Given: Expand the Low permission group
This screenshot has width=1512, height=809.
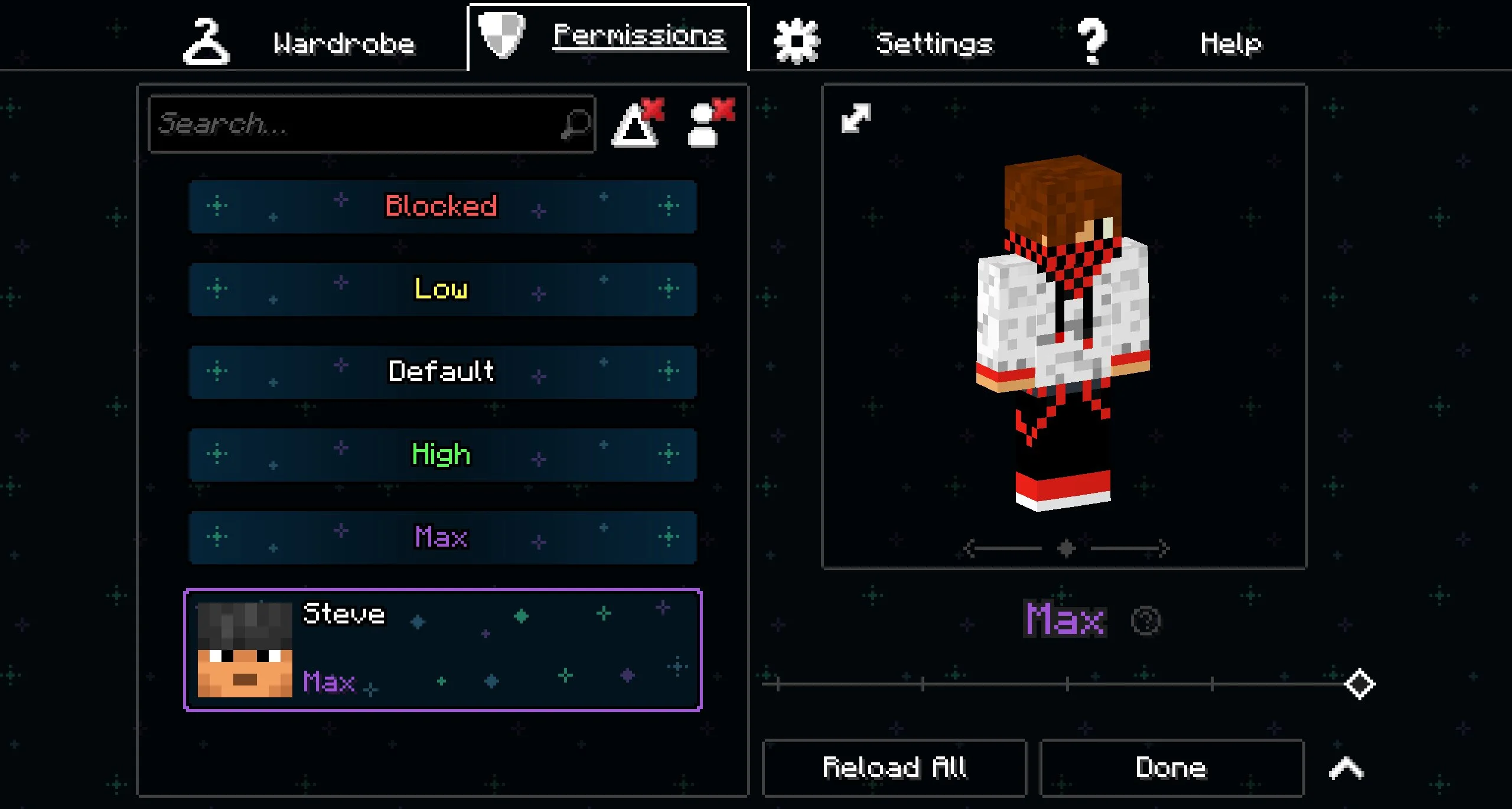Looking at the screenshot, I should (442, 289).
